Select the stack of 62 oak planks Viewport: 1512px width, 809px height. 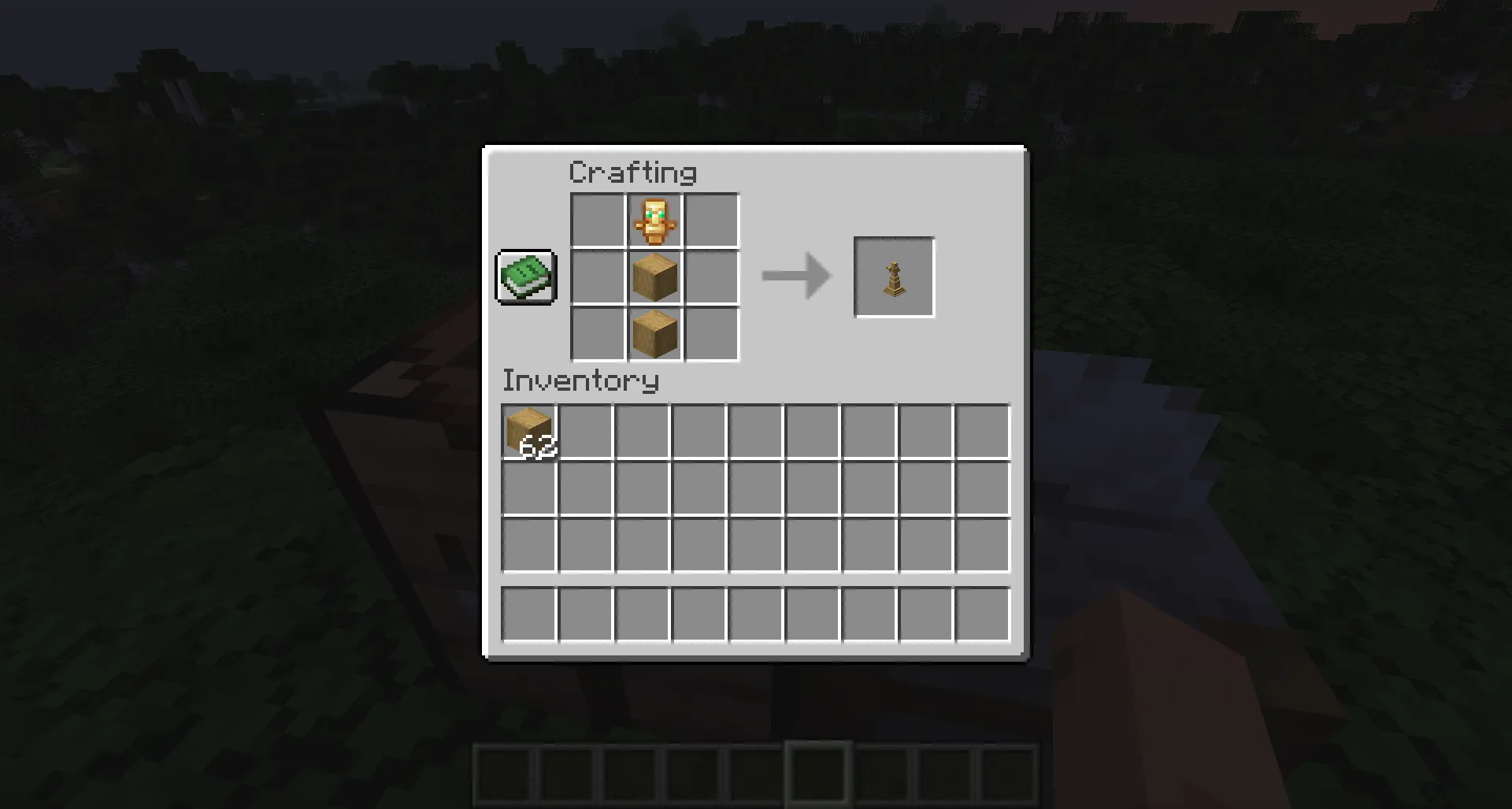coord(528,429)
